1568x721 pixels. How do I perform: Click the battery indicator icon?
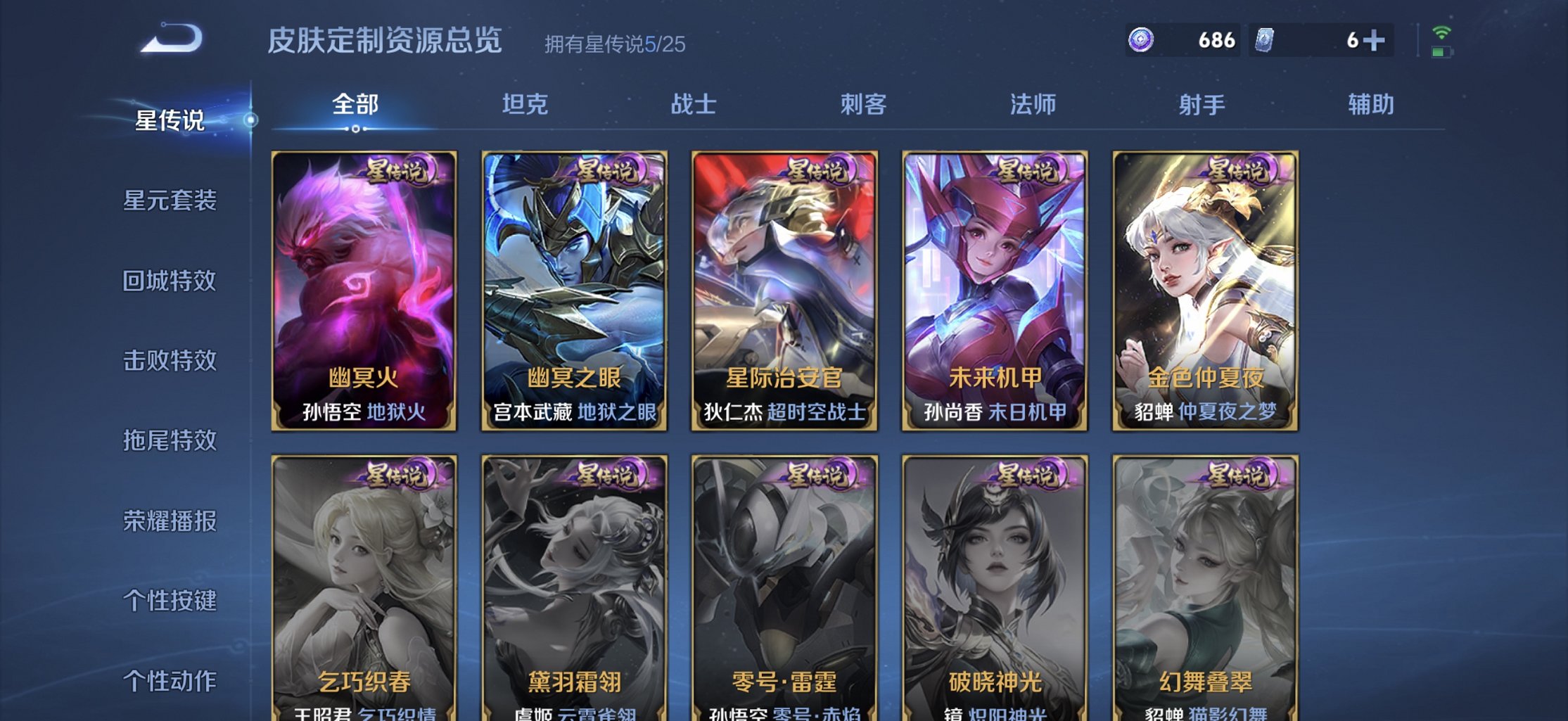pos(1443,53)
